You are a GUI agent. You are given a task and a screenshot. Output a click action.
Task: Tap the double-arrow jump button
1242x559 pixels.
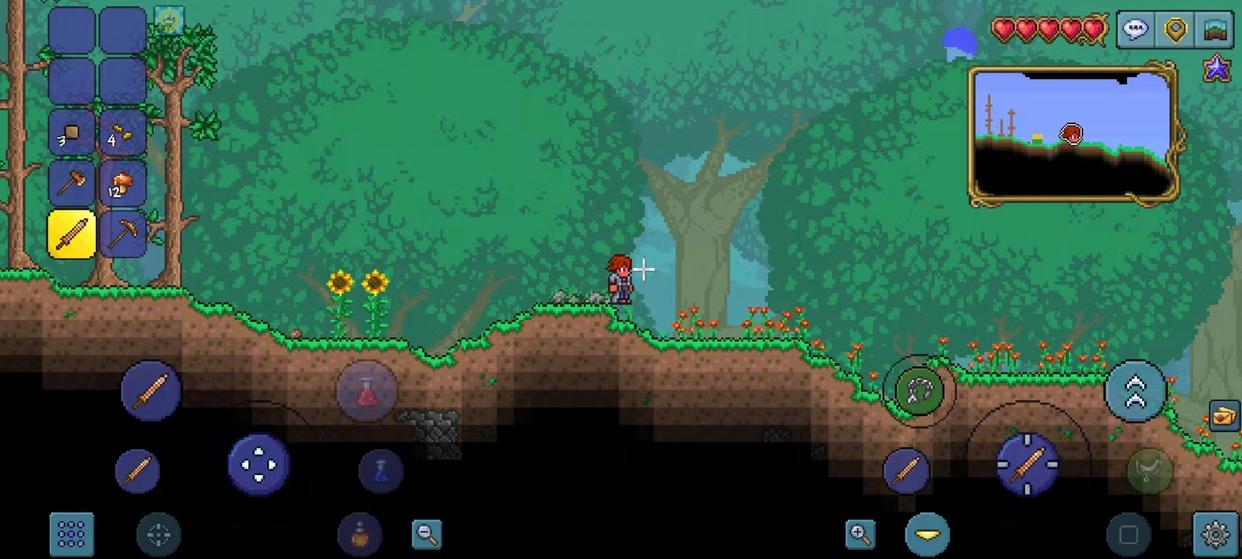[x=1135, y=391]
